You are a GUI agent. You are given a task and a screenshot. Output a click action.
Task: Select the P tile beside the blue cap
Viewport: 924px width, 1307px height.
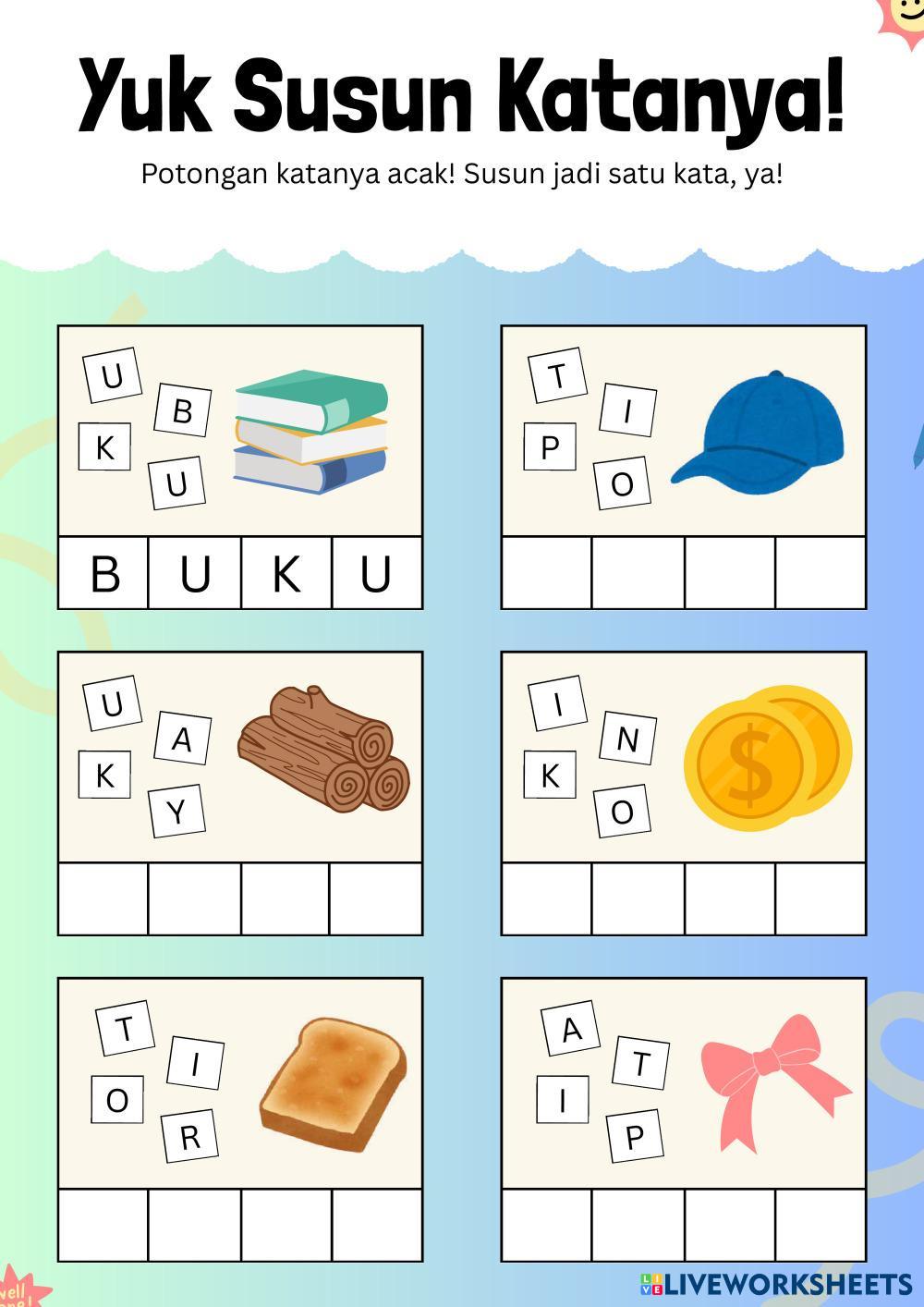550,447
